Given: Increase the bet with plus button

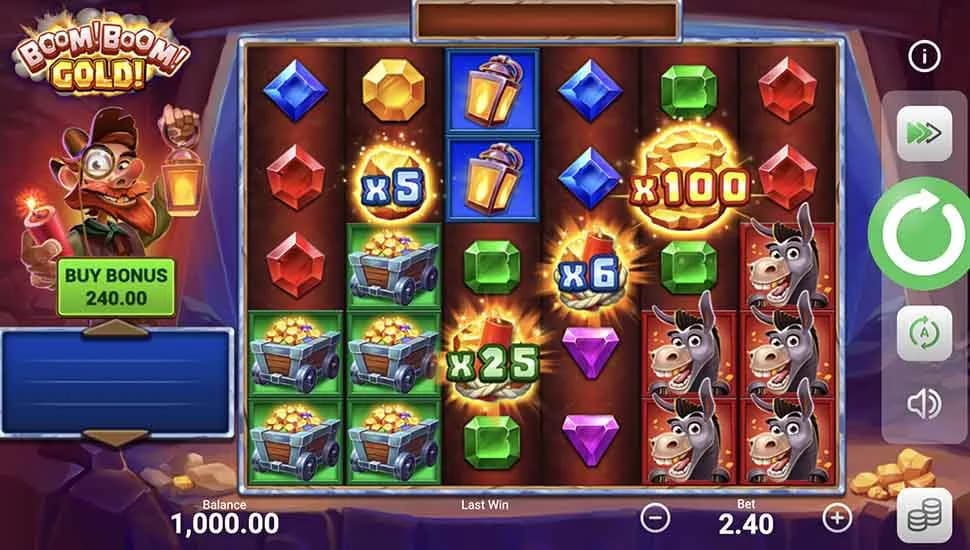Looking at the screenshot, I should pyautogui.click(x=836, y=518).
